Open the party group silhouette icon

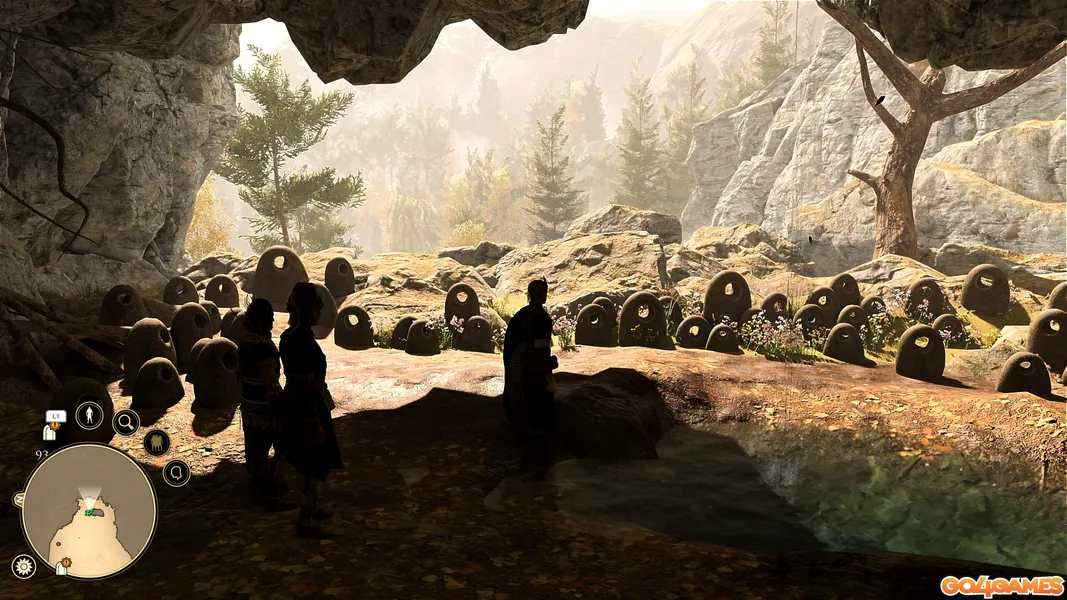(156, 442)
